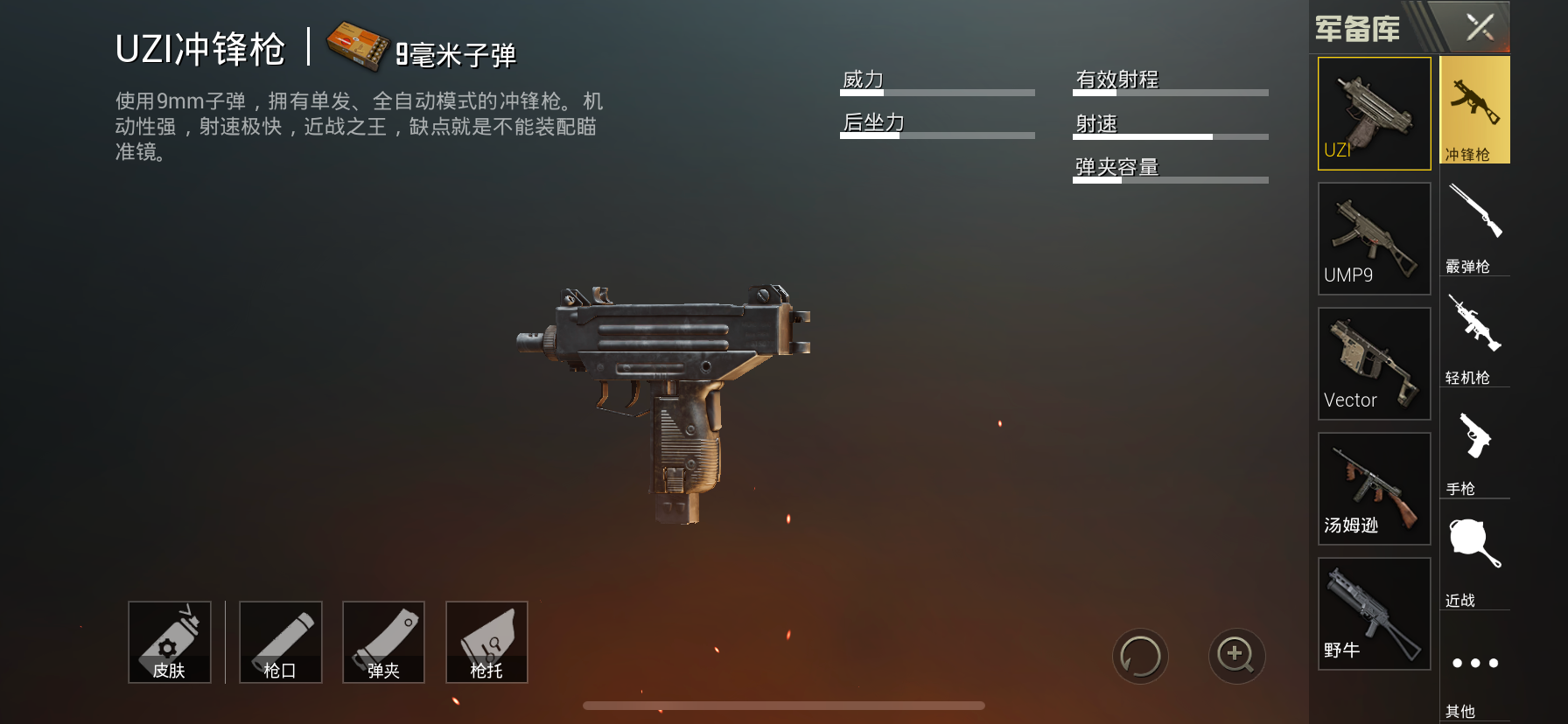
Task: Close the armory screen
Action: [1480, 27]
